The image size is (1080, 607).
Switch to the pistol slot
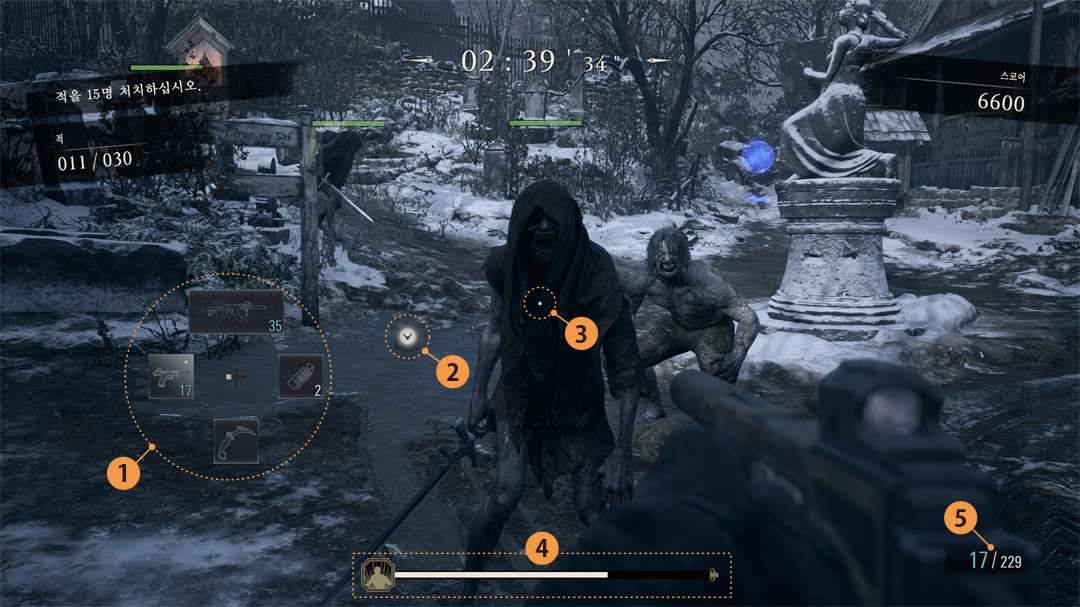tap(171, 376)
